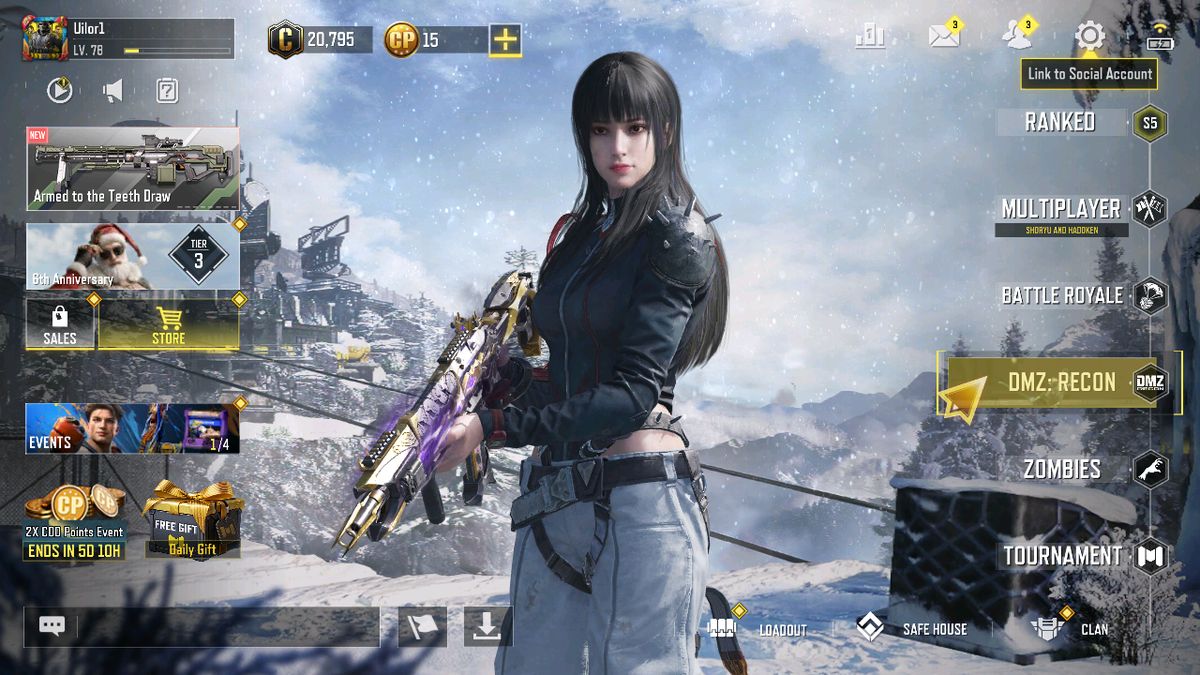Enter DMZ: Recon mode
Screen dimensions: 1200x675
[x=1058, y=383]
